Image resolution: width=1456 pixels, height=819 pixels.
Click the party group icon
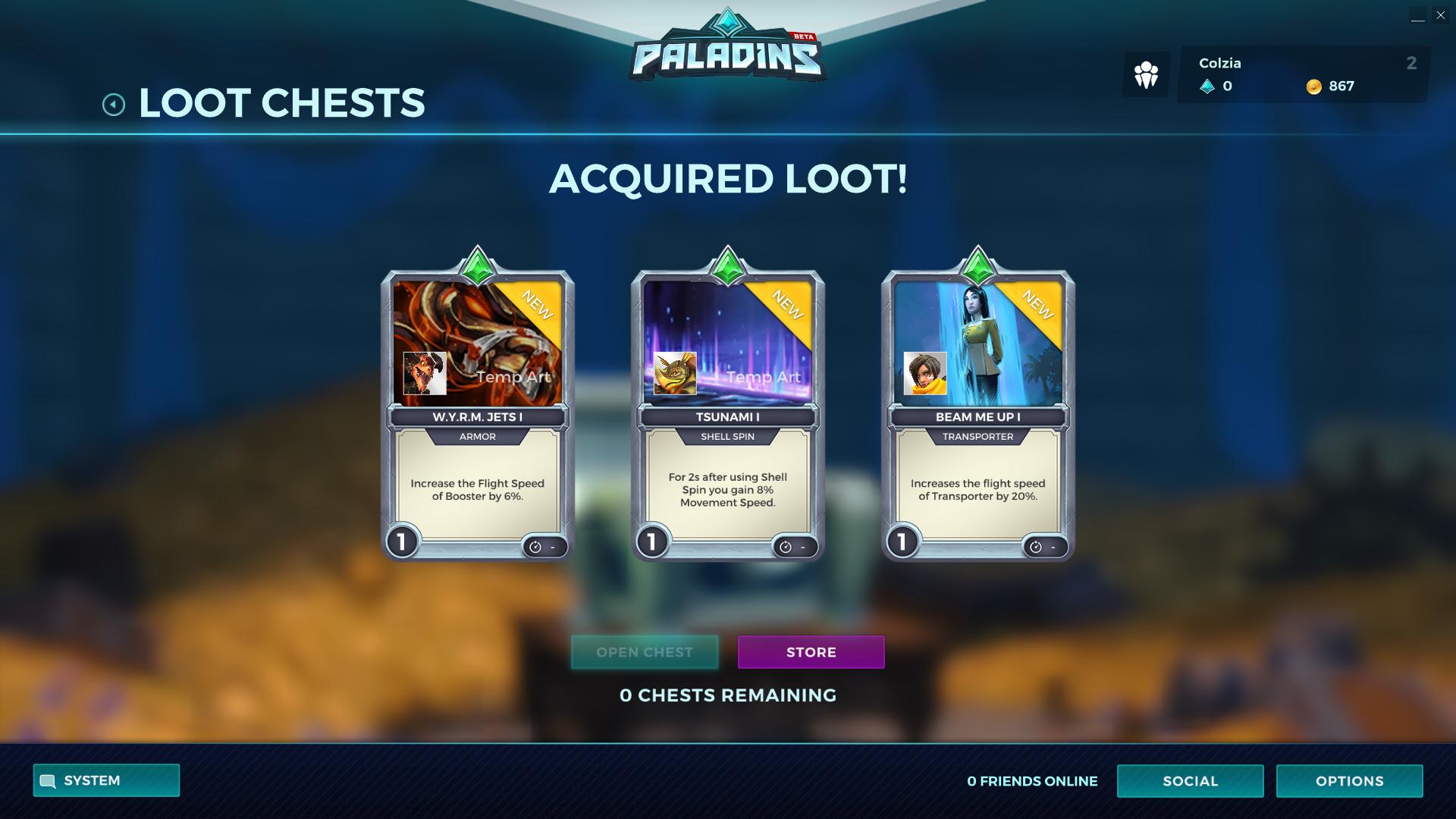tap(1146, 75)
